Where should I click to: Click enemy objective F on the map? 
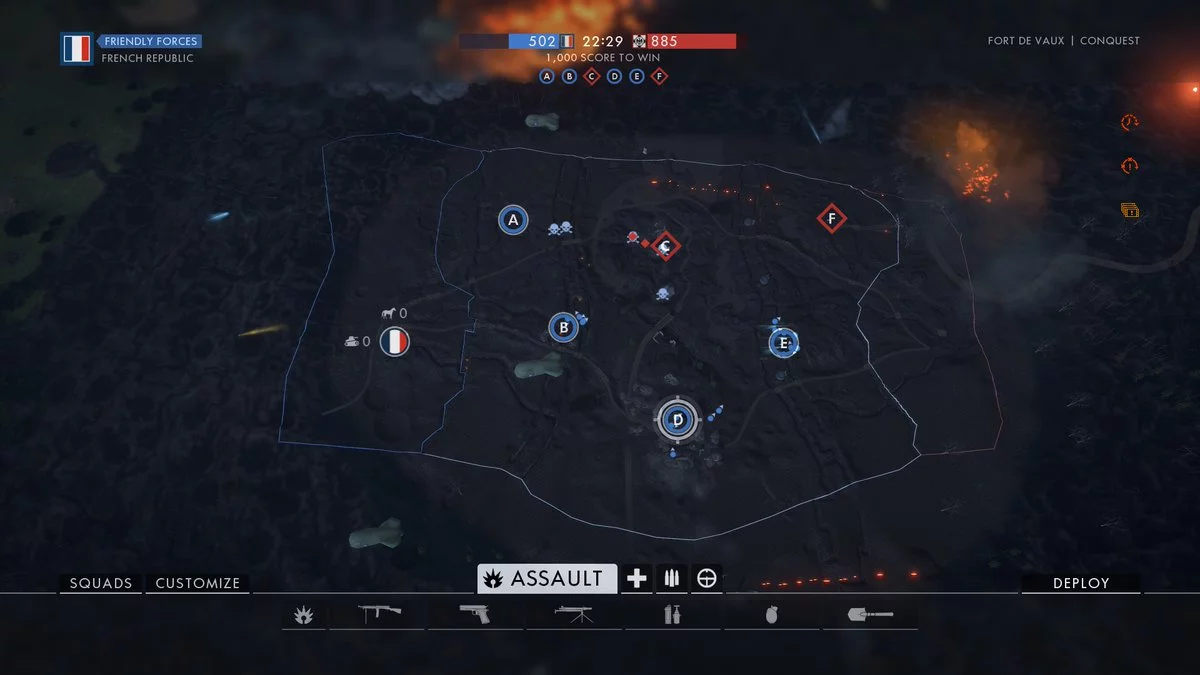coord(831,218)
